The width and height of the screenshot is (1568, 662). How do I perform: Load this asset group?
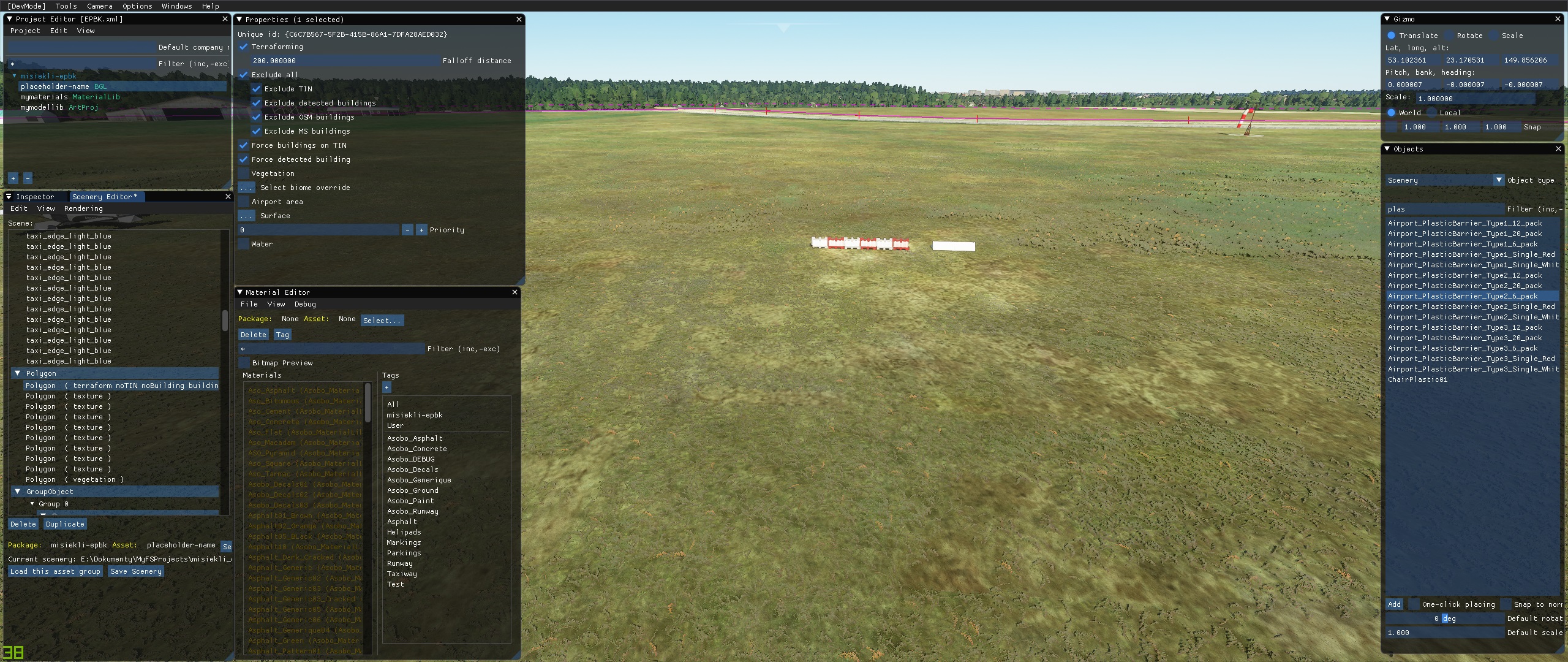[55, 571]
